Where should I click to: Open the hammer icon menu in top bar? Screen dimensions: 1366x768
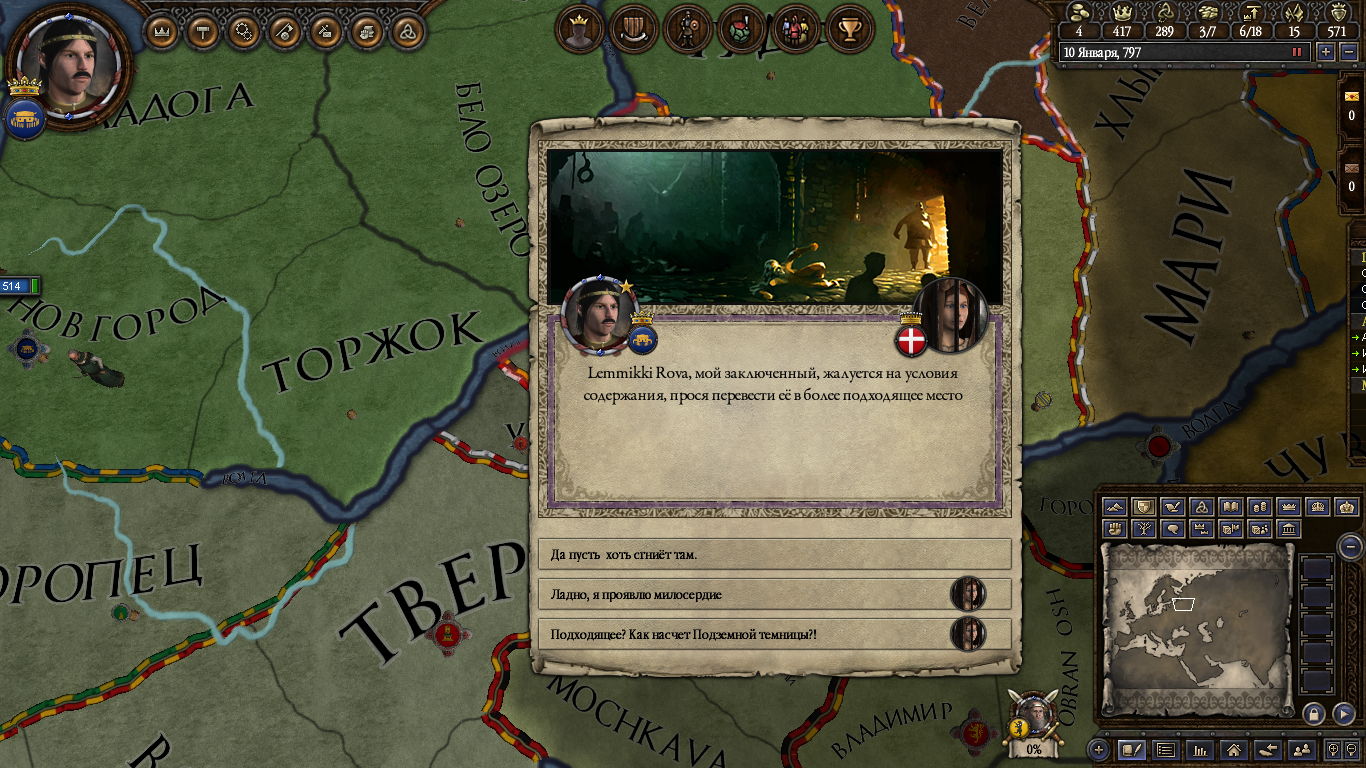click(203, 32)
